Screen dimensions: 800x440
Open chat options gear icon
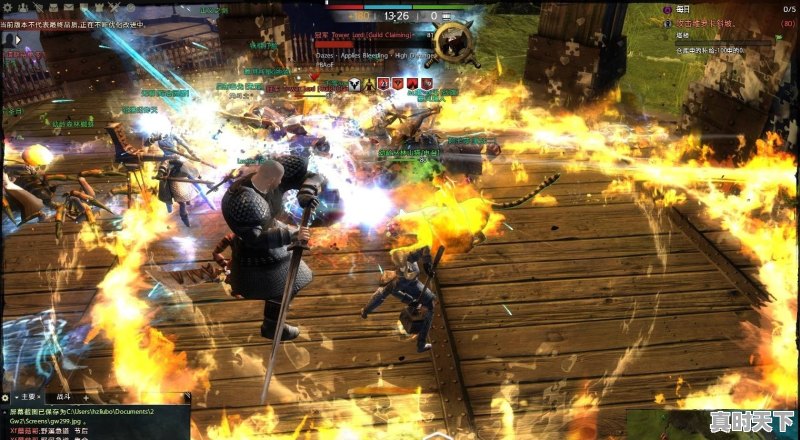[7, 397]
